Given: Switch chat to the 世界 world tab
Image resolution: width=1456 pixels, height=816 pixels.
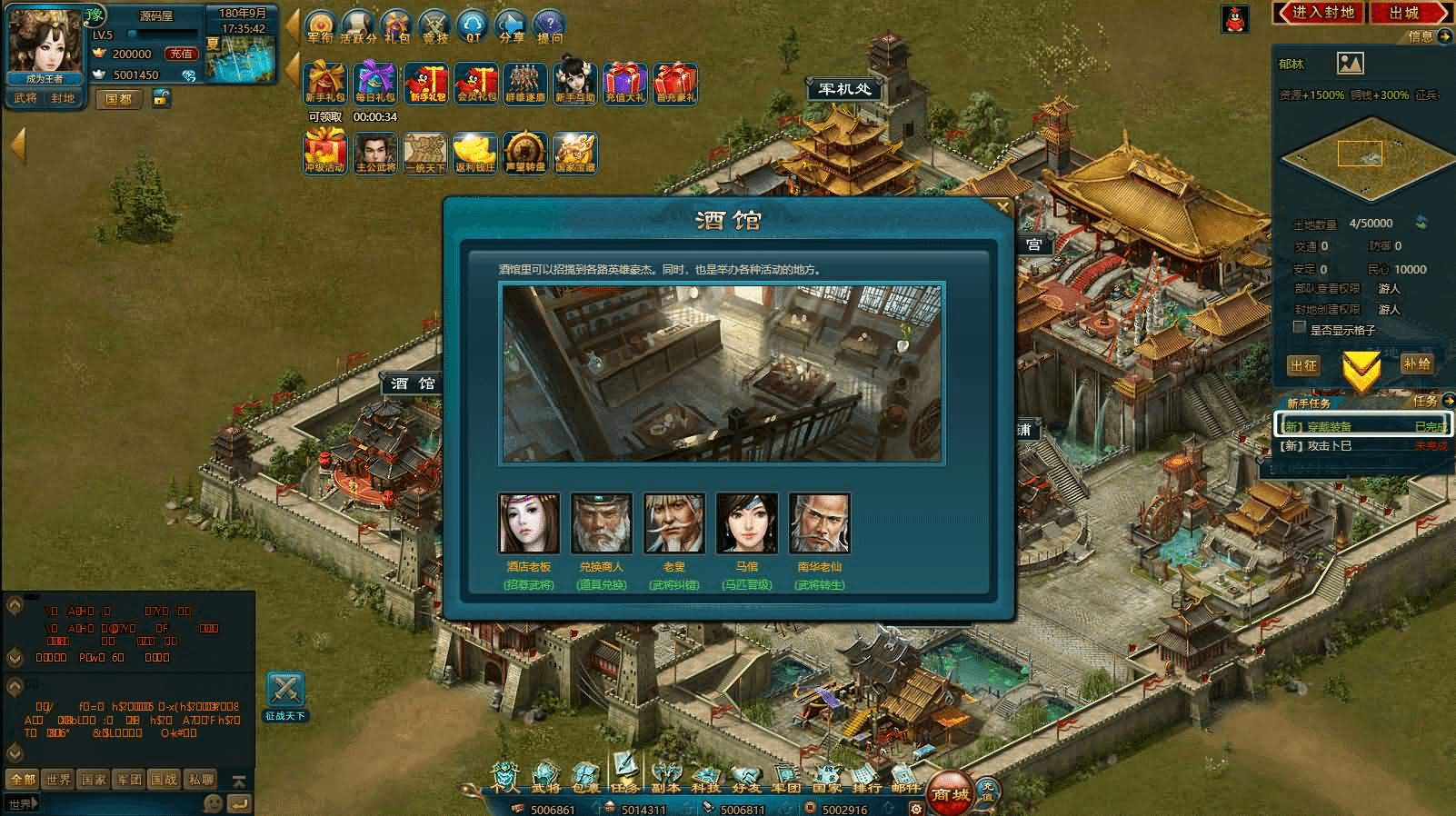Looking at the screenshot, I should pos(59,779).
